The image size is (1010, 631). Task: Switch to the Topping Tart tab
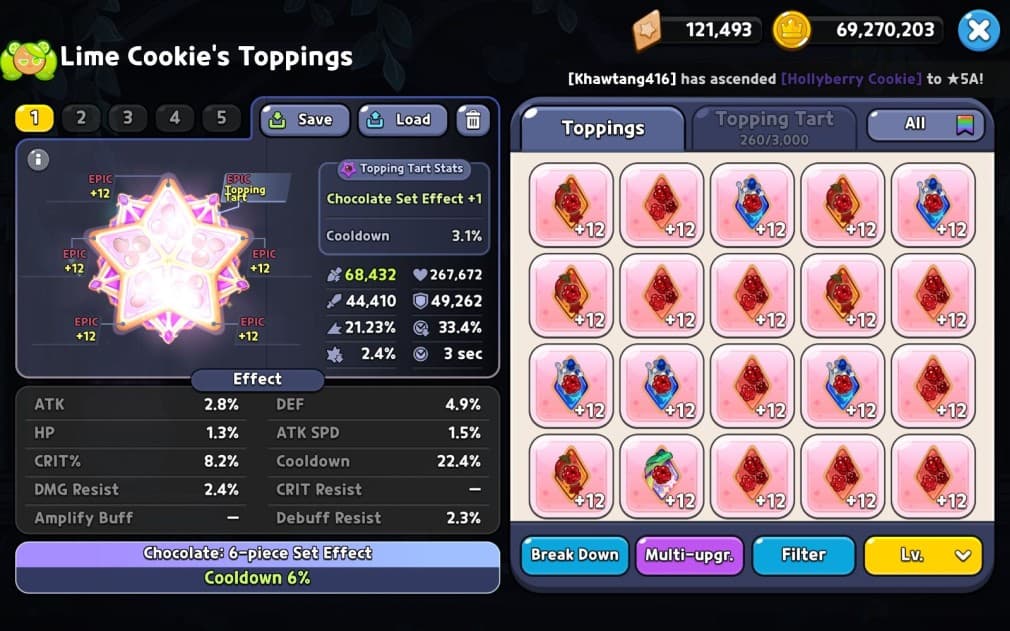click(774, 127)
